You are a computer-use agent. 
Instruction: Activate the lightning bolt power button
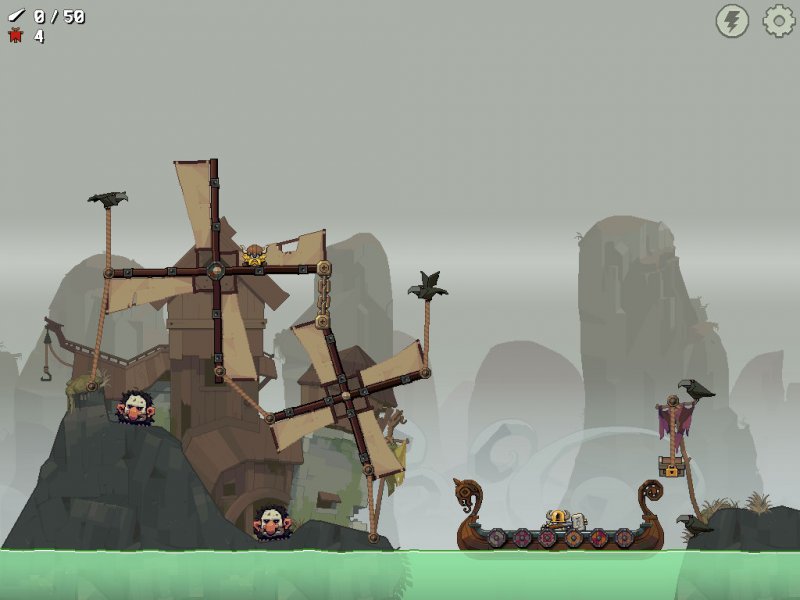point(732,21)
